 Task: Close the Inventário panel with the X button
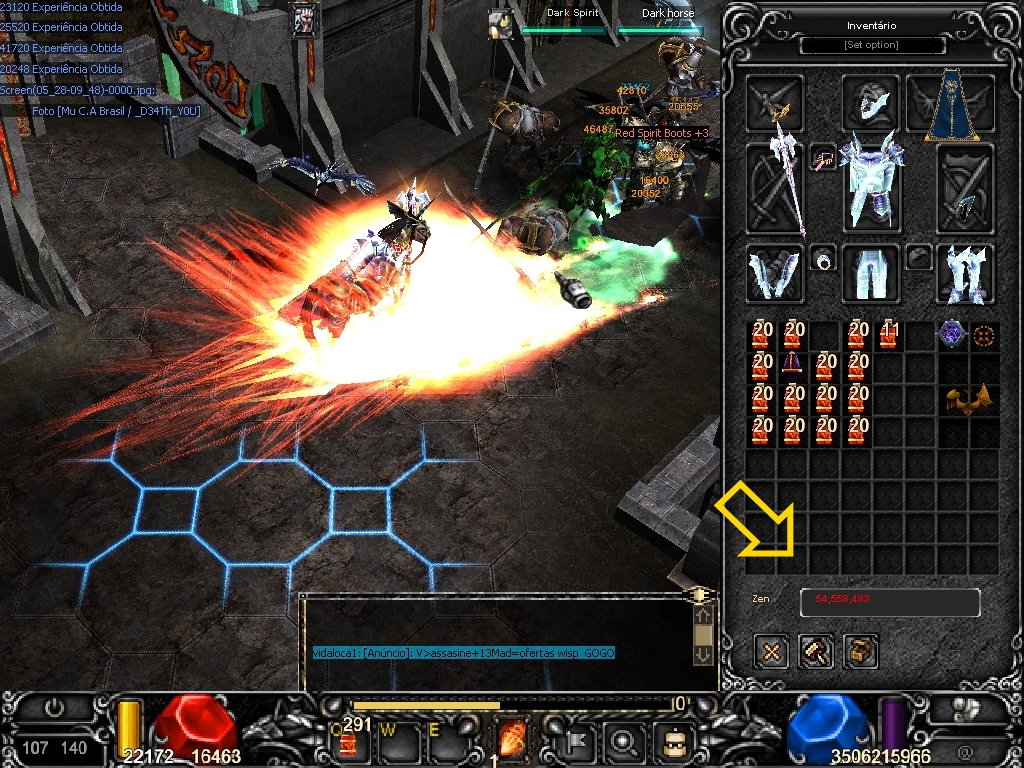(772, 652)
